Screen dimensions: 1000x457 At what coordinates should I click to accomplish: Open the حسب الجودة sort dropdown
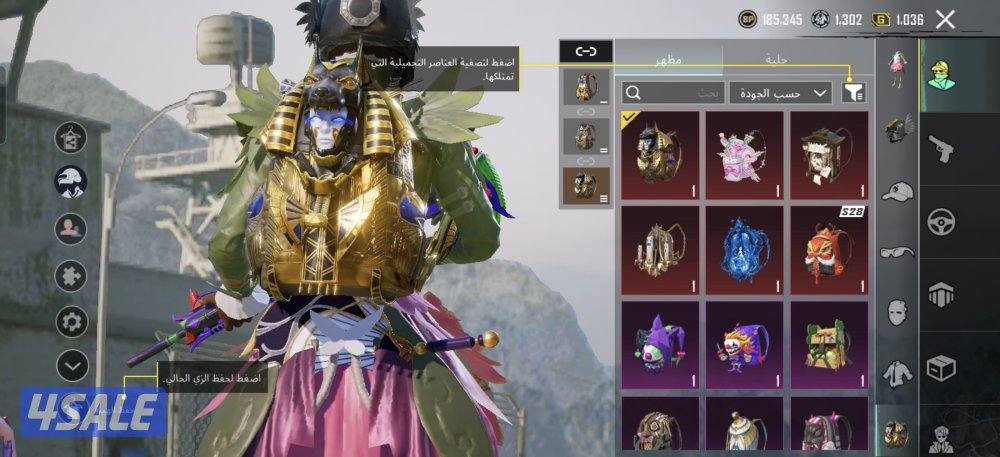click(x=780, y=93)
